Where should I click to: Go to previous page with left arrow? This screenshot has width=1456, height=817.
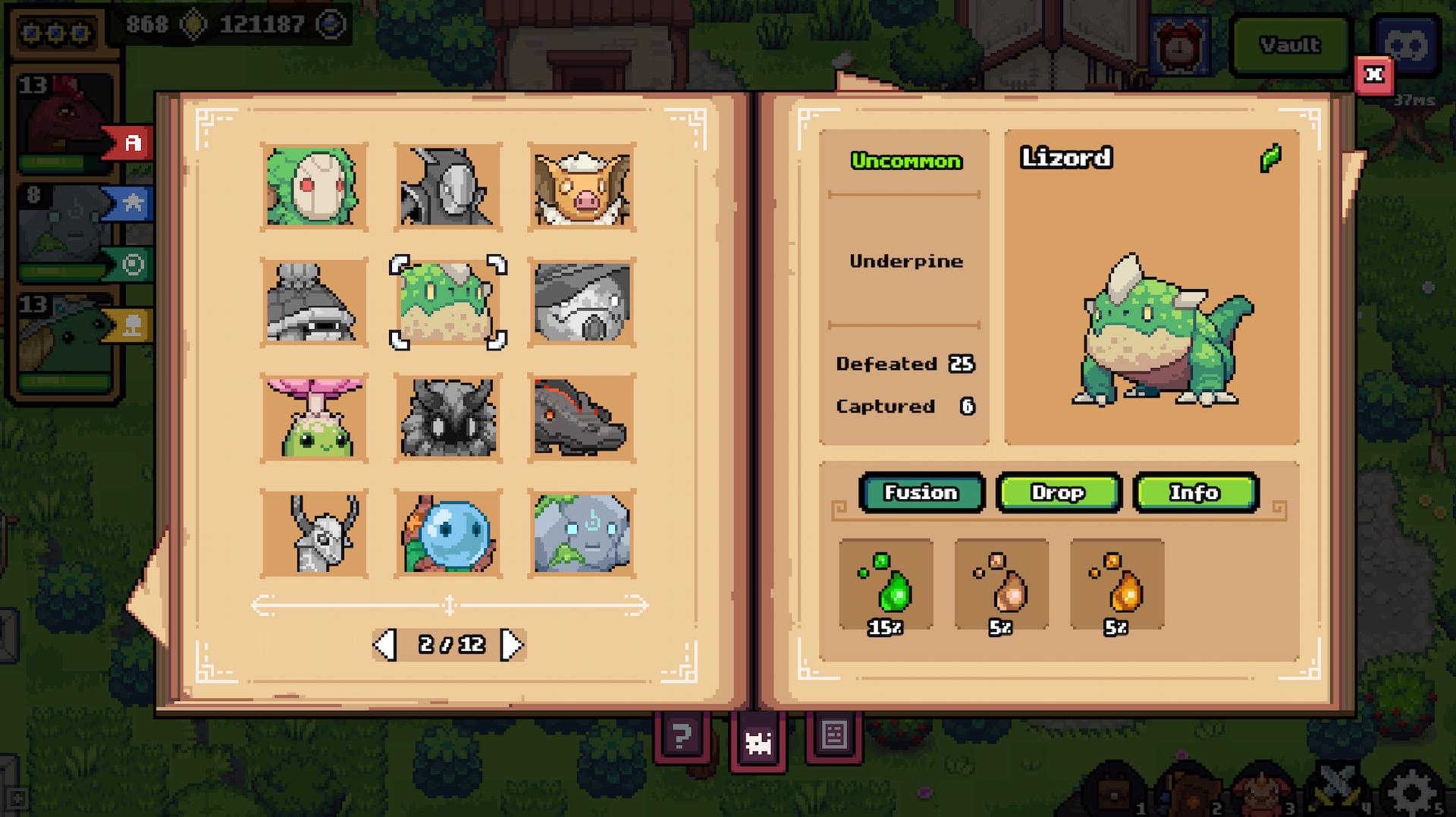tap(385, 643)
